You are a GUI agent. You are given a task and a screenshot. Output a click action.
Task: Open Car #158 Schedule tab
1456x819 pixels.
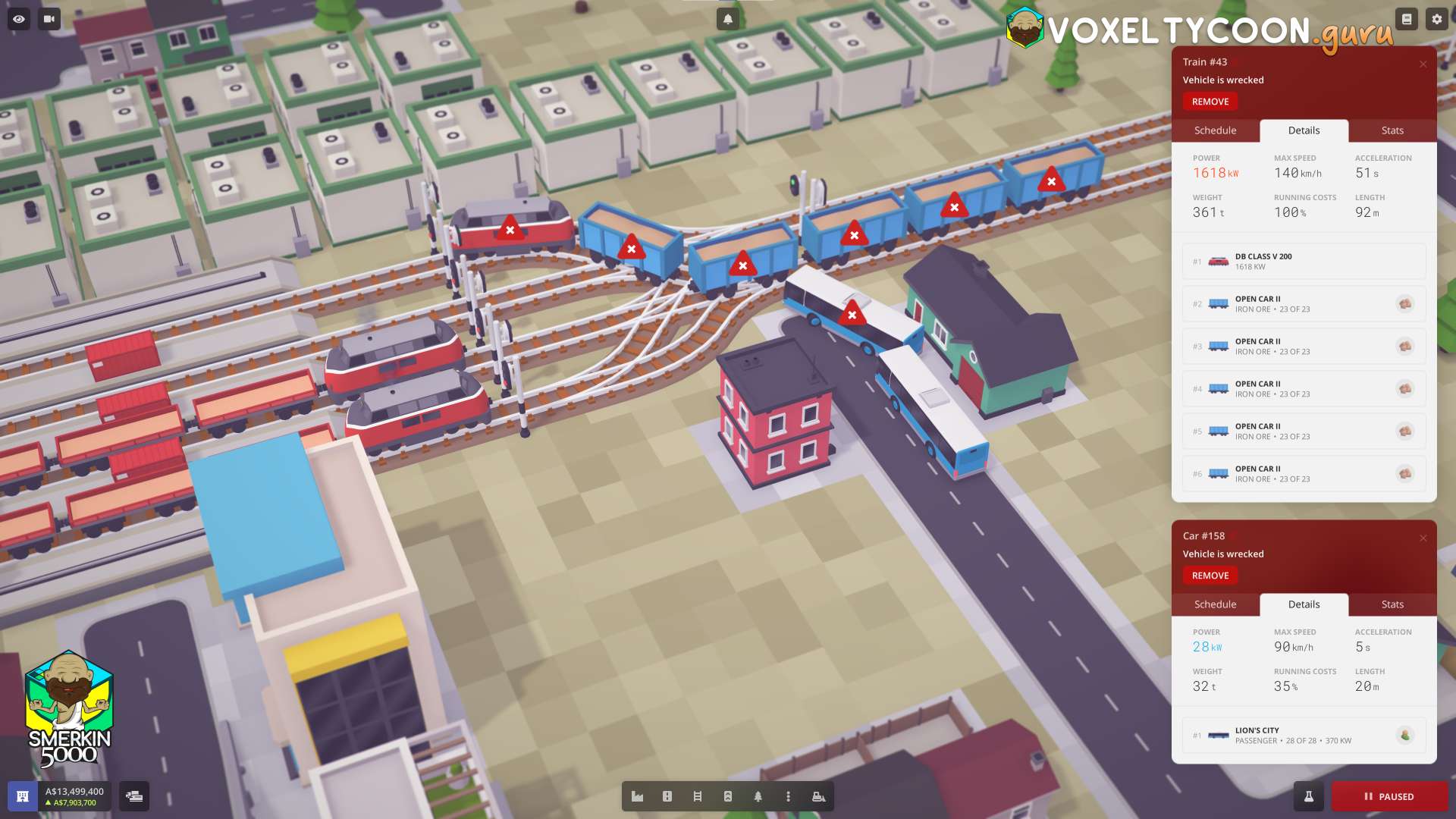pyautogui.click(x=1215, y=604)
